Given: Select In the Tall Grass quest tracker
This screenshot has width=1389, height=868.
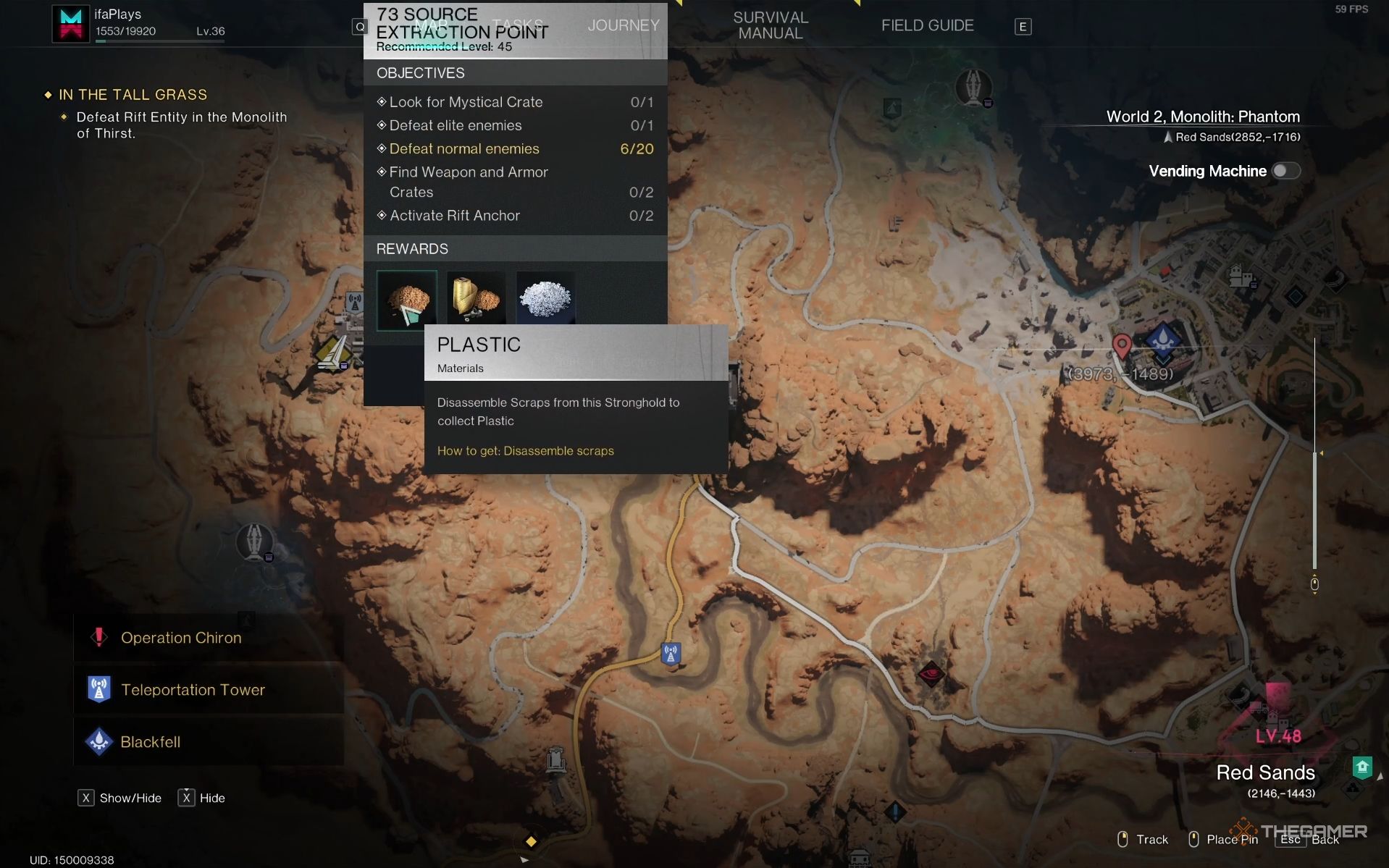Looking at the screenshot, I should [x=133, y=95].
